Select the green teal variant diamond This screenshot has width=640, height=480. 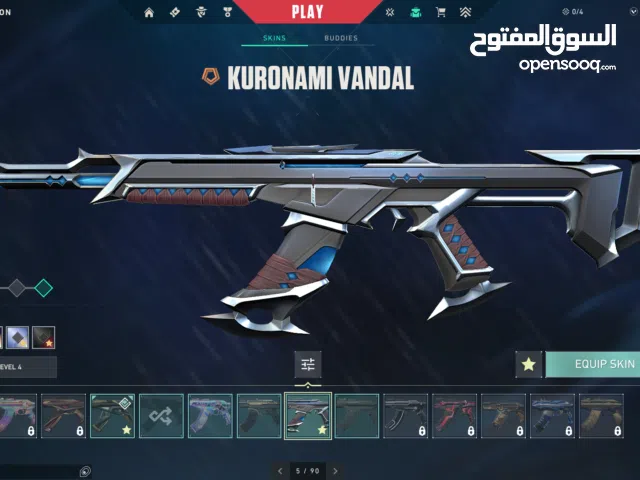pos(43,288)
